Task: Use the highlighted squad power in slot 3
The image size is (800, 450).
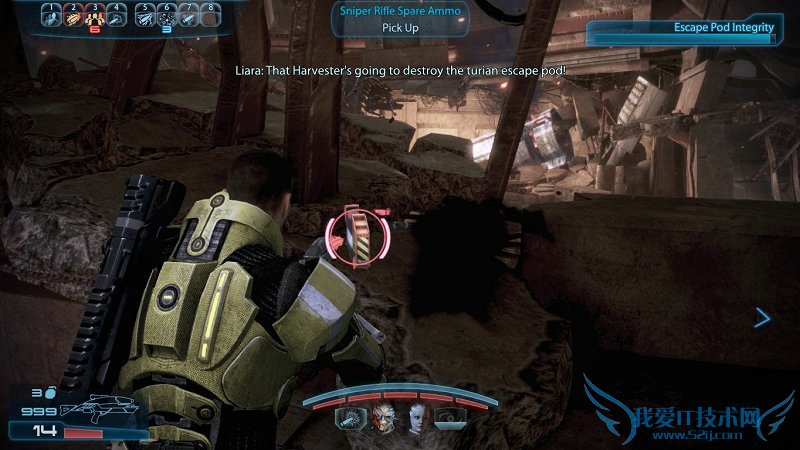Action: 94,15
